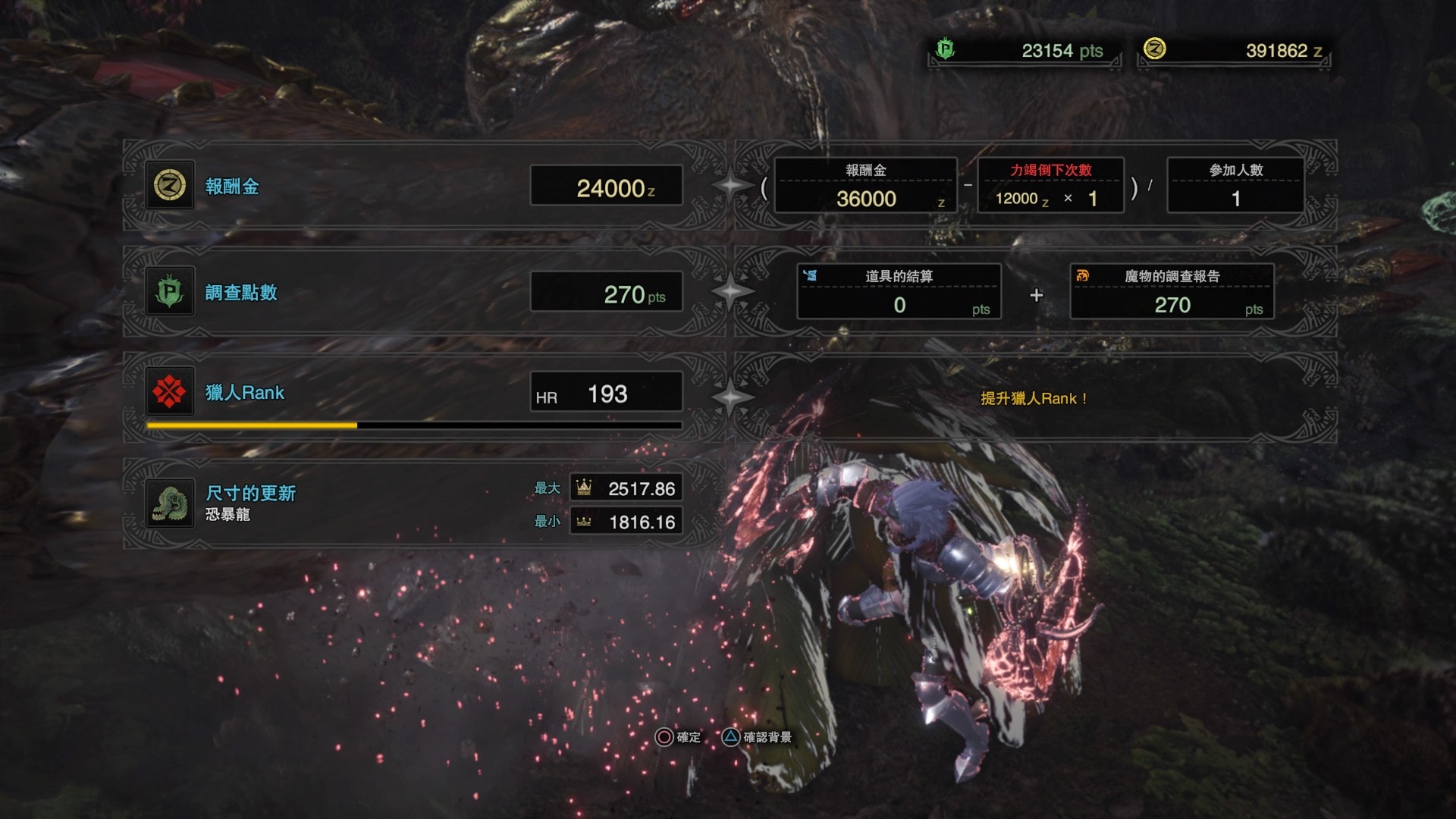Click the 恐暴龍 monster icon
This screenshot has width=1456, height=819.
[x=170, y=503]
